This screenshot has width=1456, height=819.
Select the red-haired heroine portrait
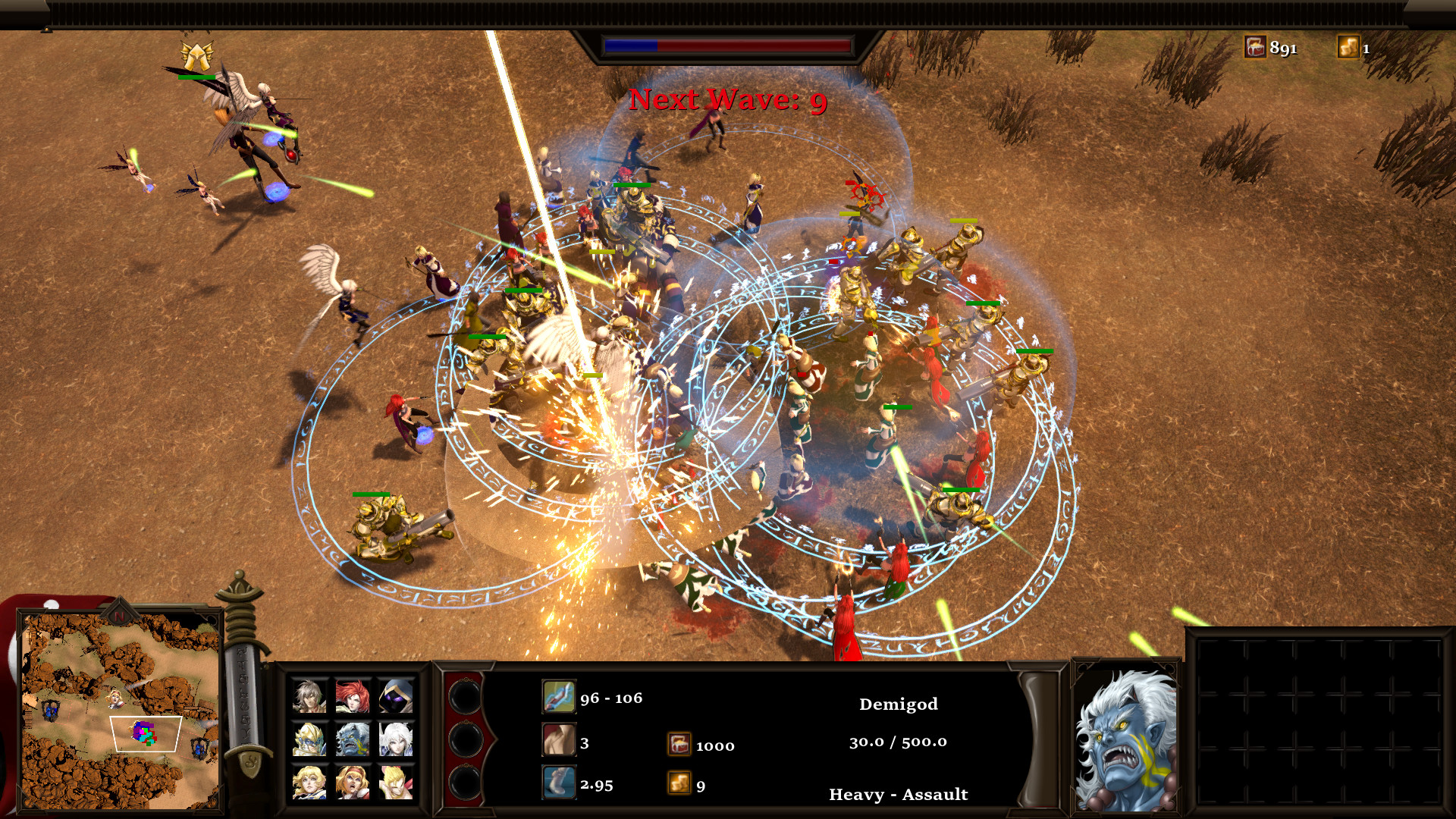coord(353,698)
